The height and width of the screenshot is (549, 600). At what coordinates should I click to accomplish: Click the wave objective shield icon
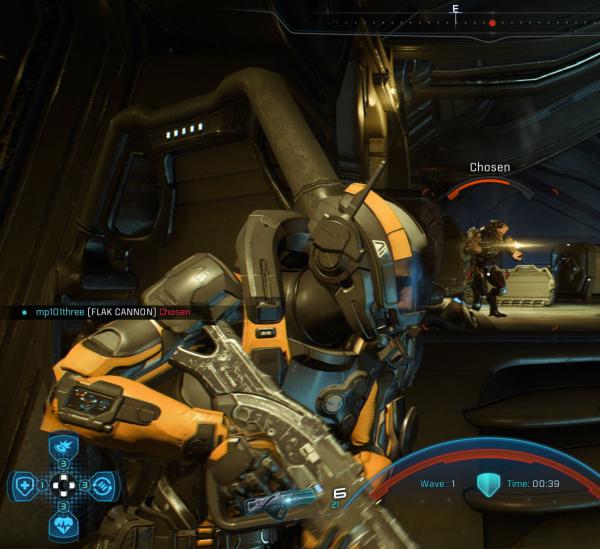pyautogui.click(x=487, y=484)
